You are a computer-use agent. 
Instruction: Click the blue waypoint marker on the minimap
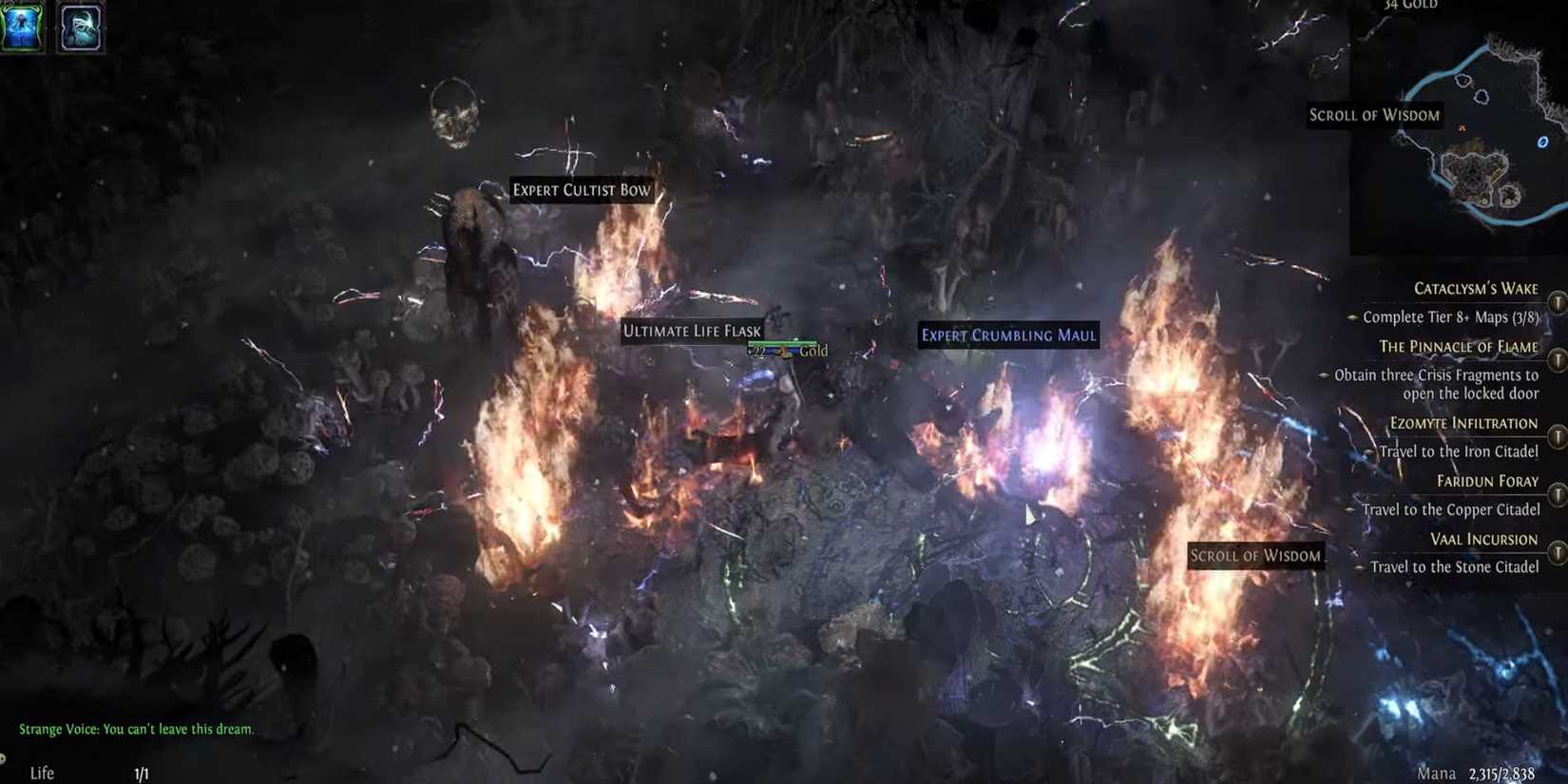[x=1541, y=141]
